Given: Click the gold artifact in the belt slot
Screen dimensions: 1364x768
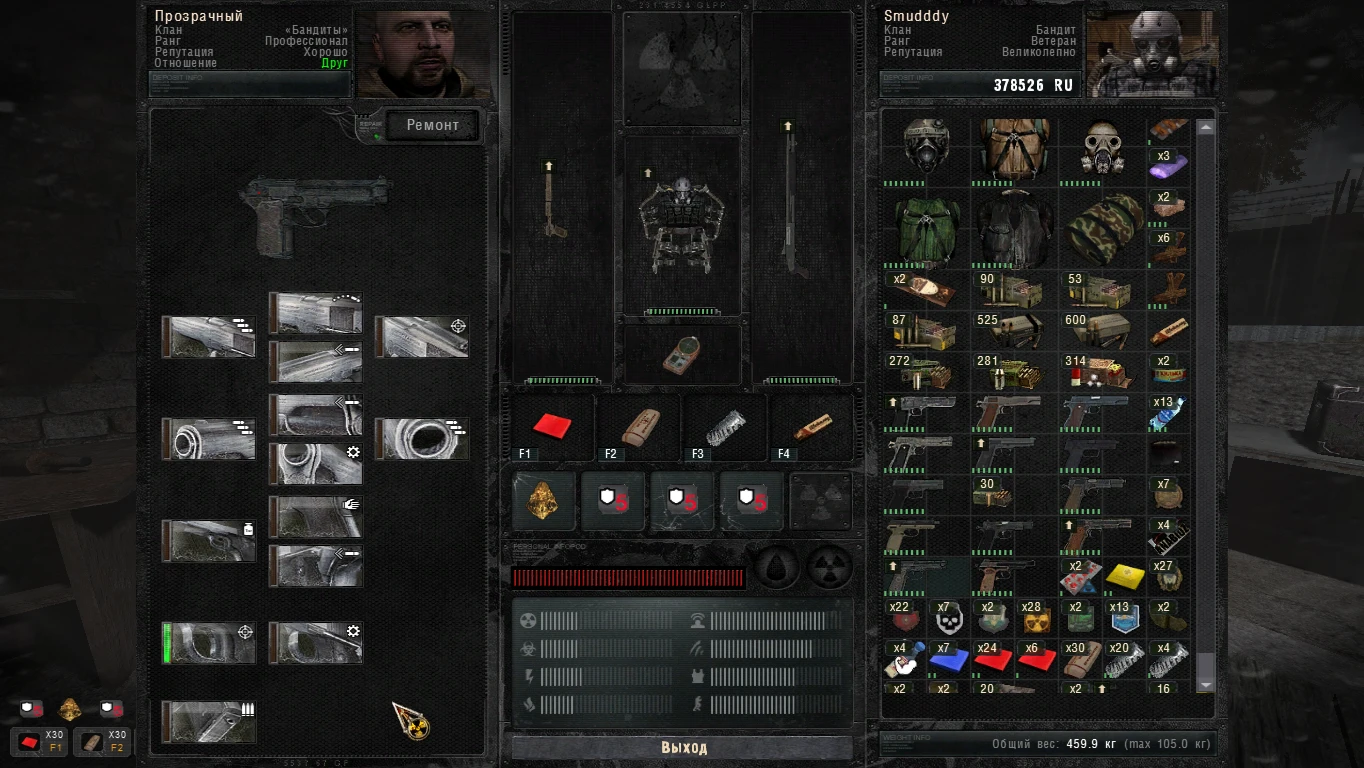Looking at the screenshot, I should (542, 502).
